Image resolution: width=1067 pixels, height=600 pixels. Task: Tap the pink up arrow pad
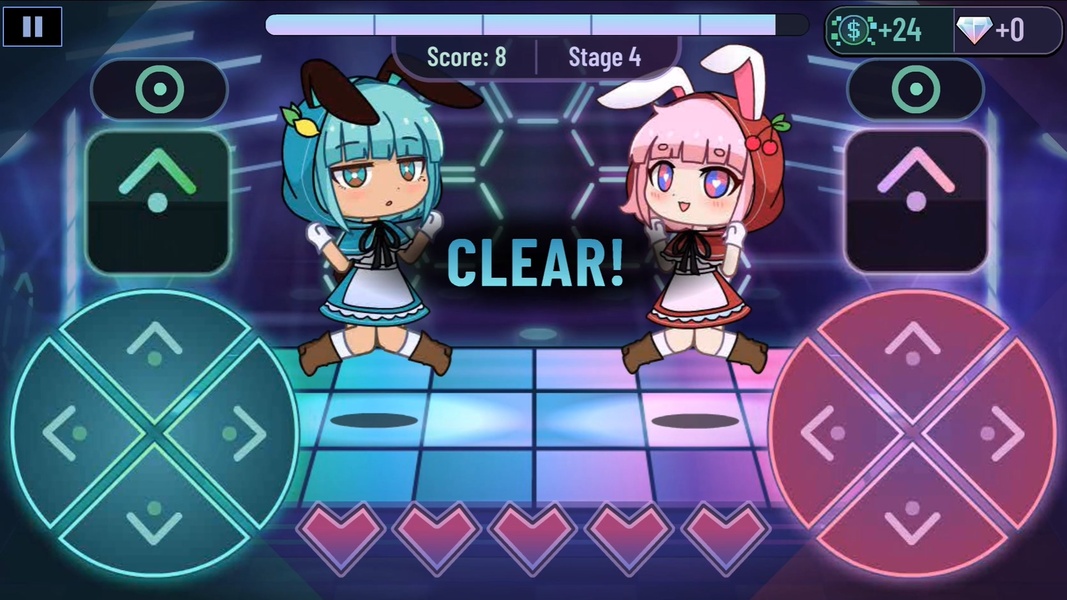coord(913,347)
